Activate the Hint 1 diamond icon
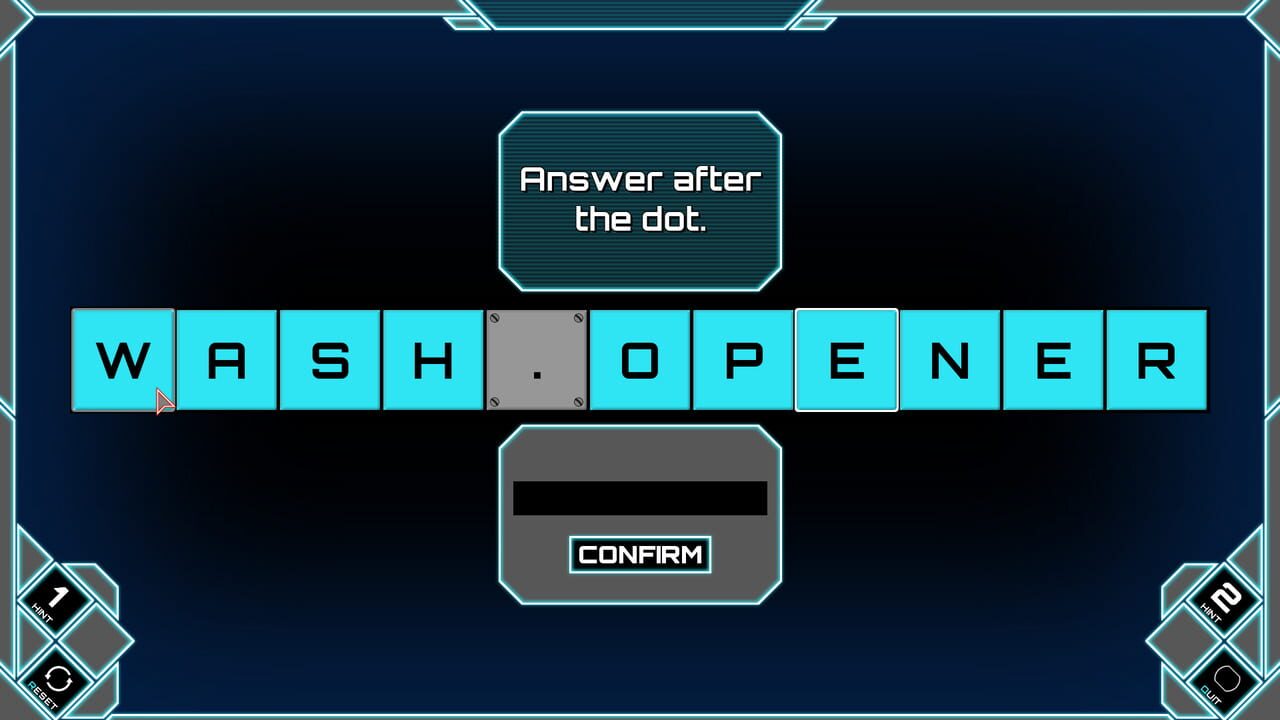Screen dimensions: 1280x720 pyautogui.click(x=55, y=600)
